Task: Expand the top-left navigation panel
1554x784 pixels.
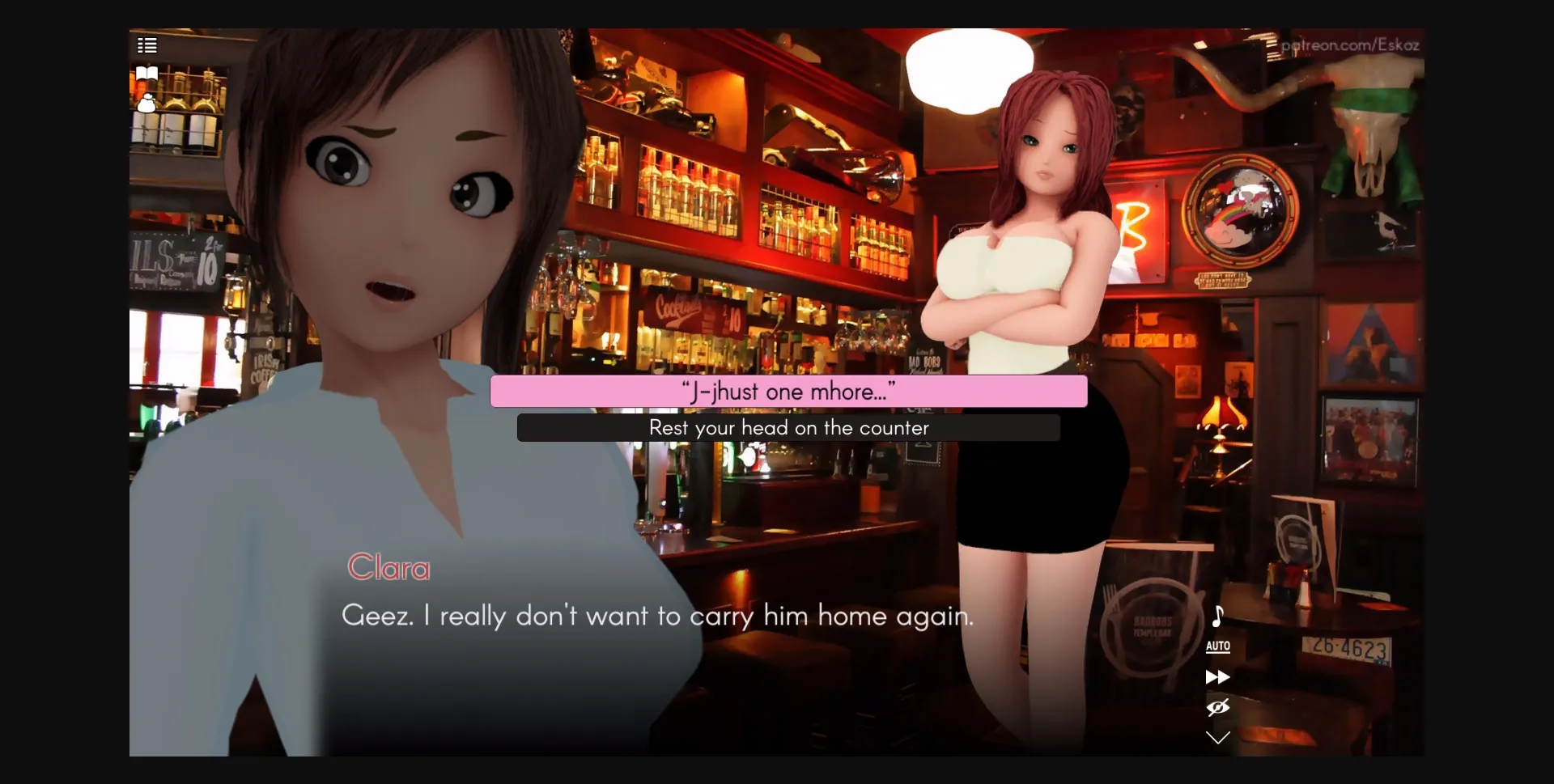Action: (x=147, y=45)
